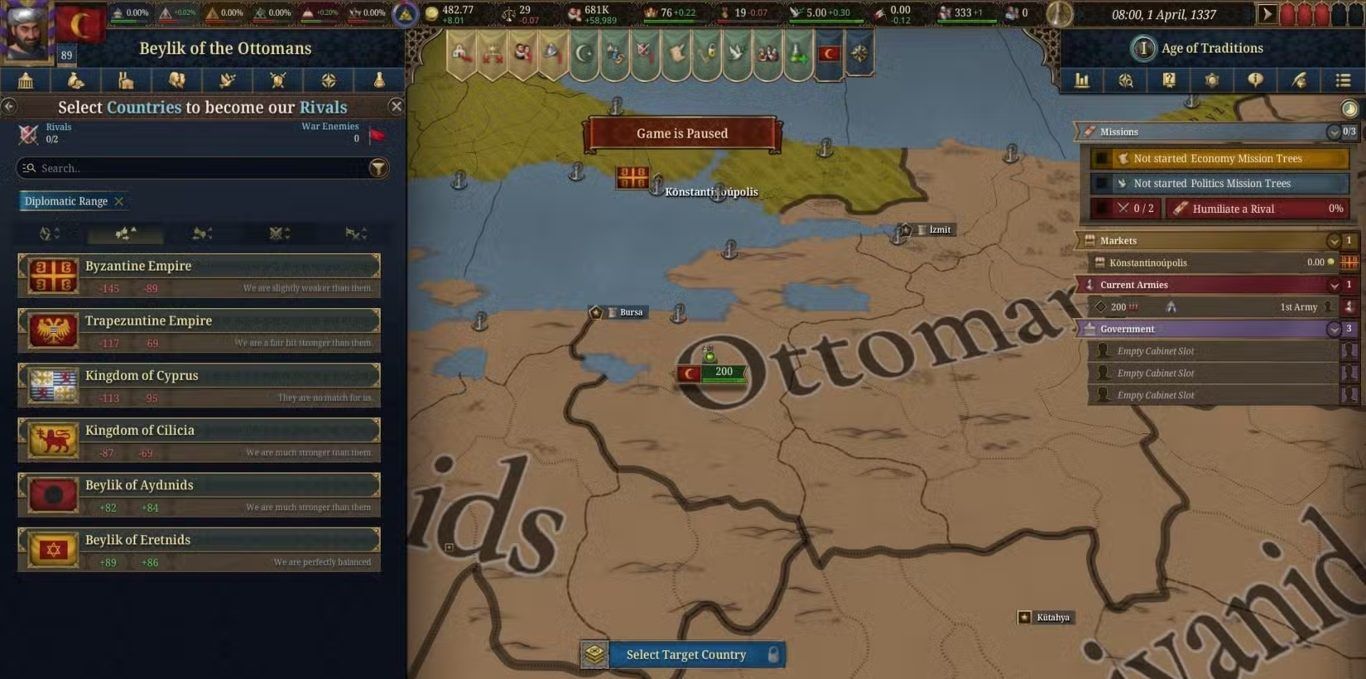
Task: Remove the Diplomatic Range filter
Action: click(x=119, y=201)
